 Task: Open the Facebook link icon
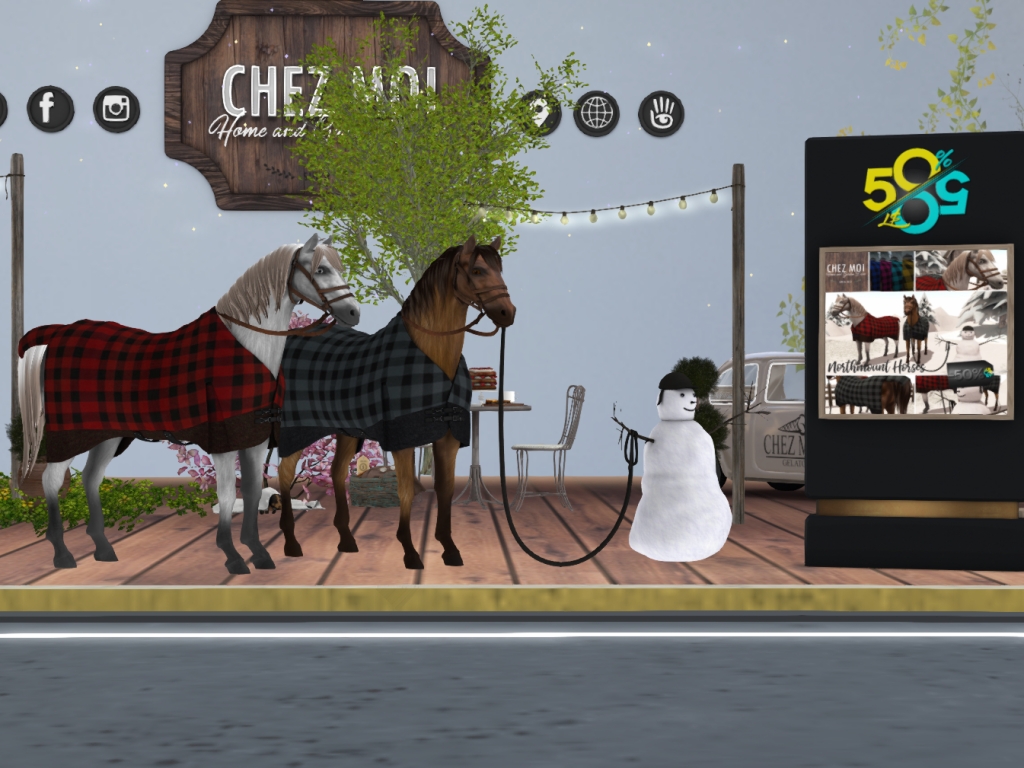tap(50, 108)
